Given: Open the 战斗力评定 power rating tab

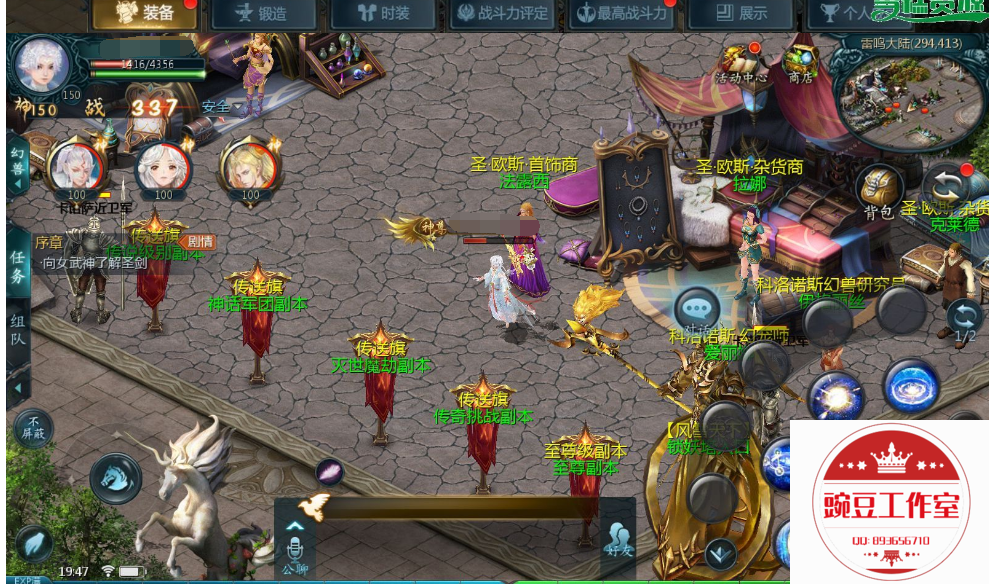Looking at the screenshot, I should [501, 14].
